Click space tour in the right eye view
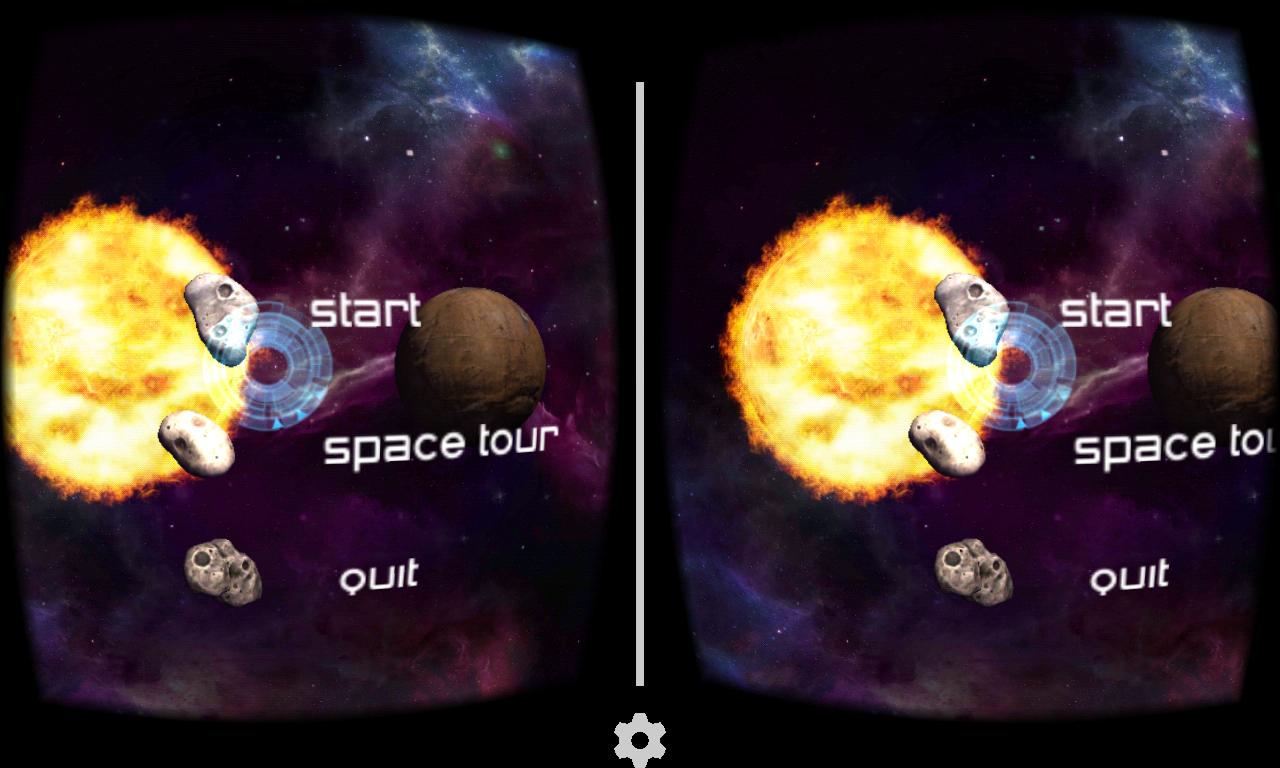1280x768 pixels. coord(1175,447)
